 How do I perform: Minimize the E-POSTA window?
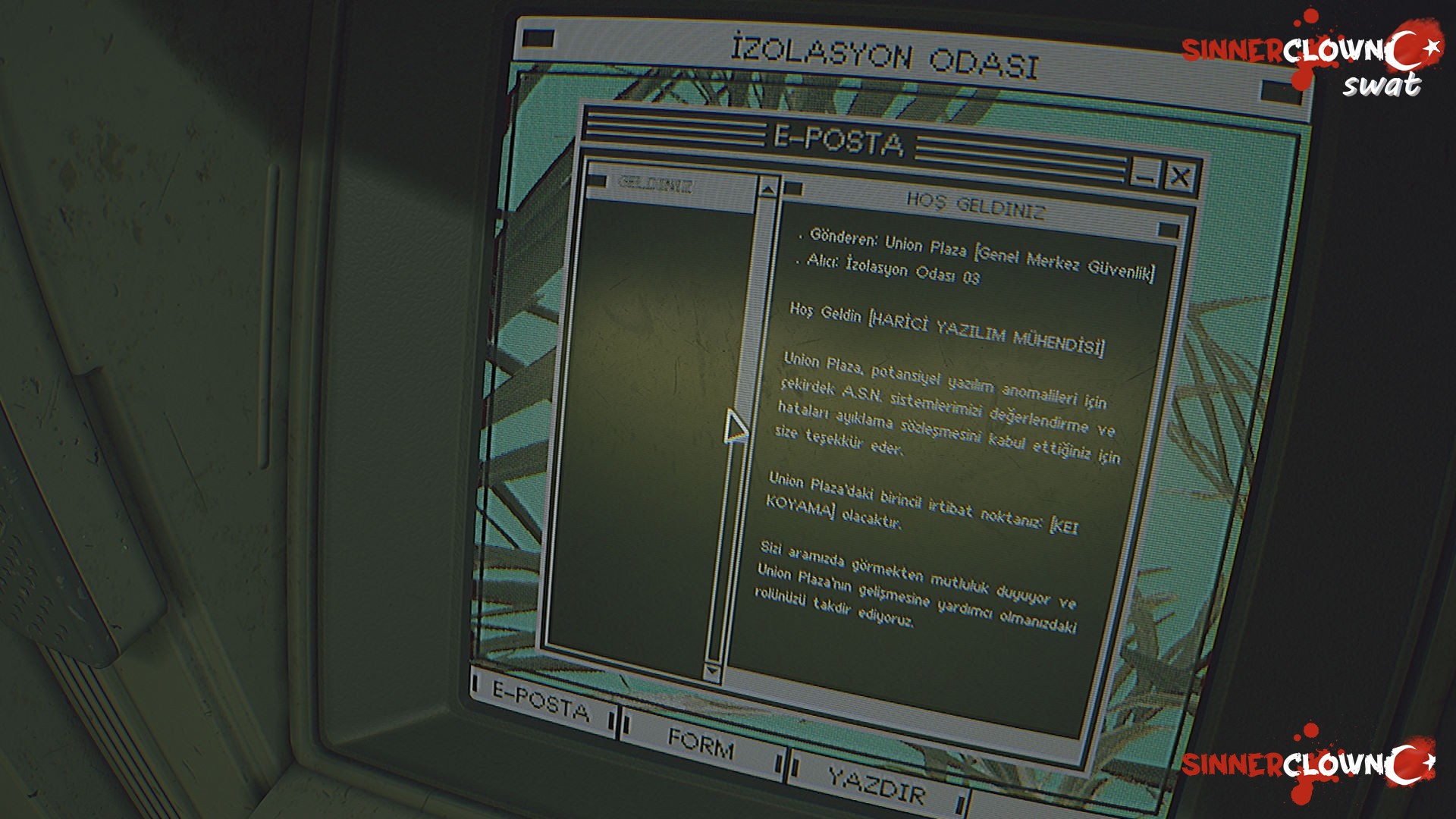coord(1144,173)
